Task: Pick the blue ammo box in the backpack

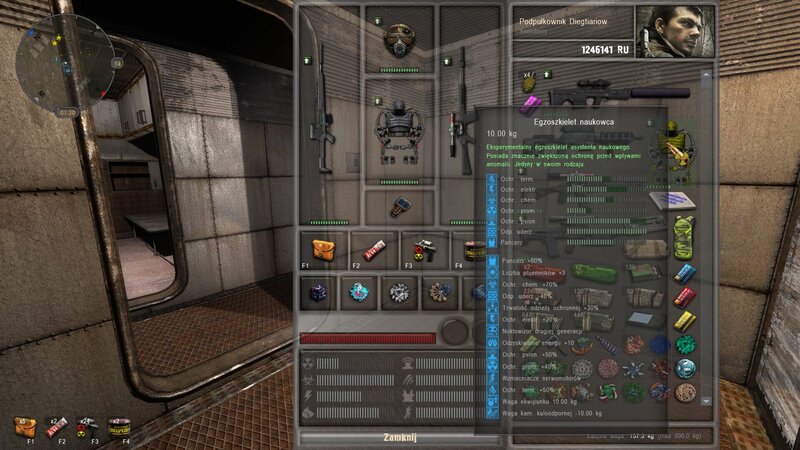Action: tap(685, 271)
